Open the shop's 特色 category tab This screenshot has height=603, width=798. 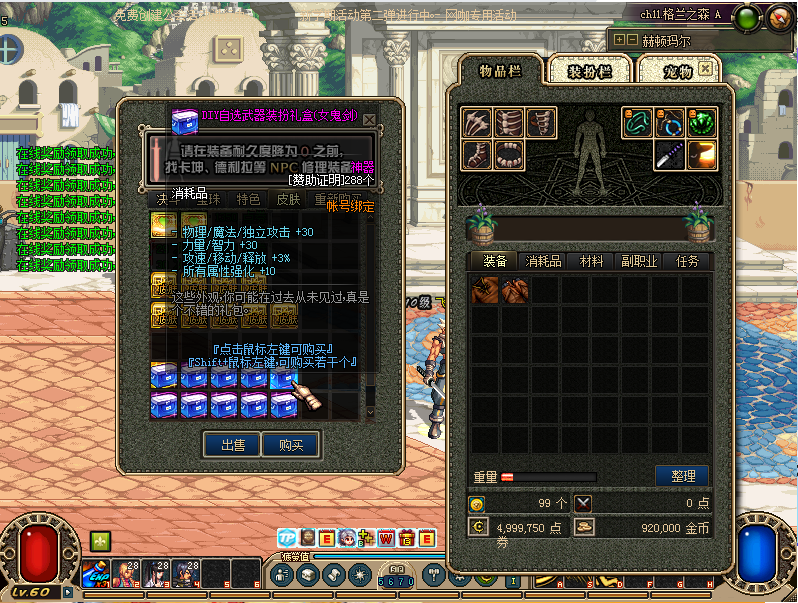(x=247, y=199)
